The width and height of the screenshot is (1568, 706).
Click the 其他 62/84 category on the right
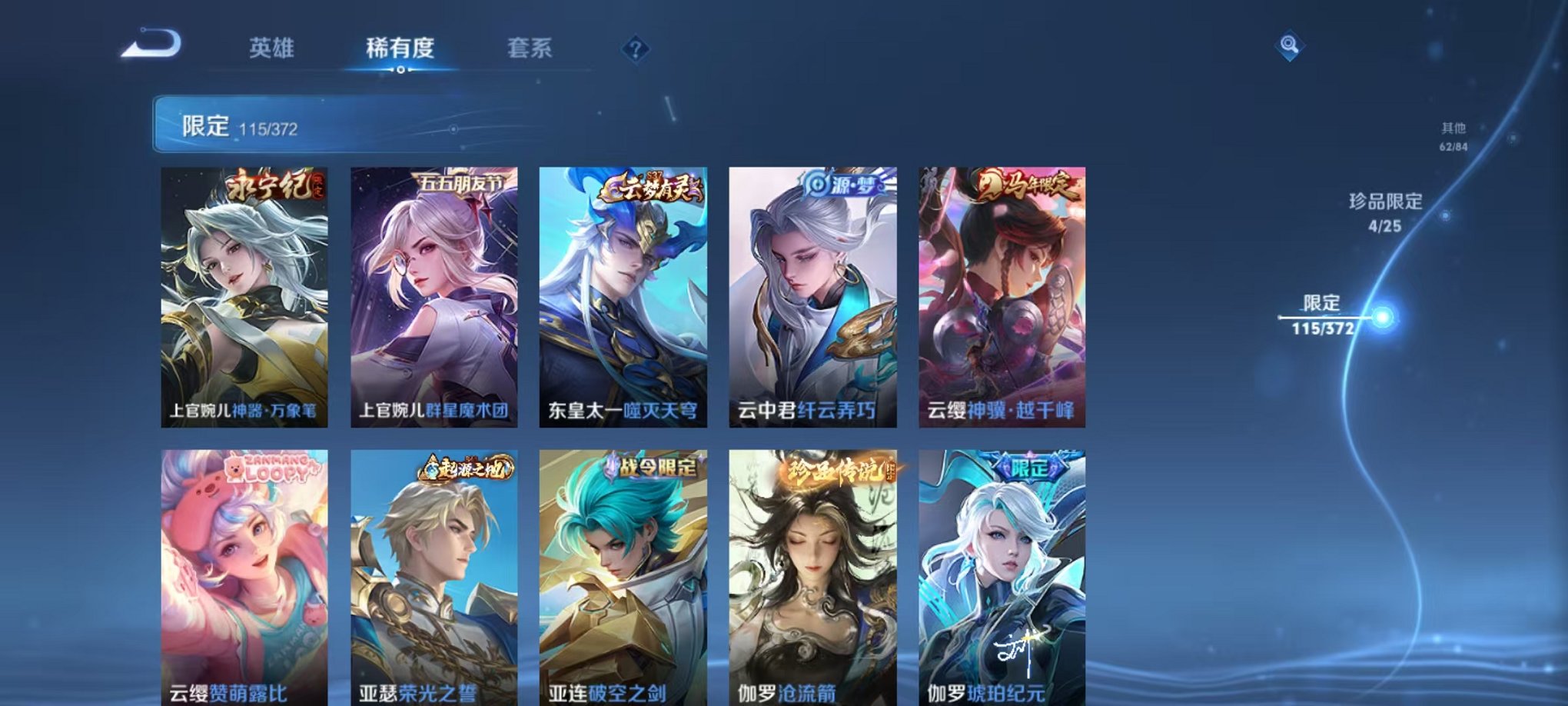(x=1454, y=135)
